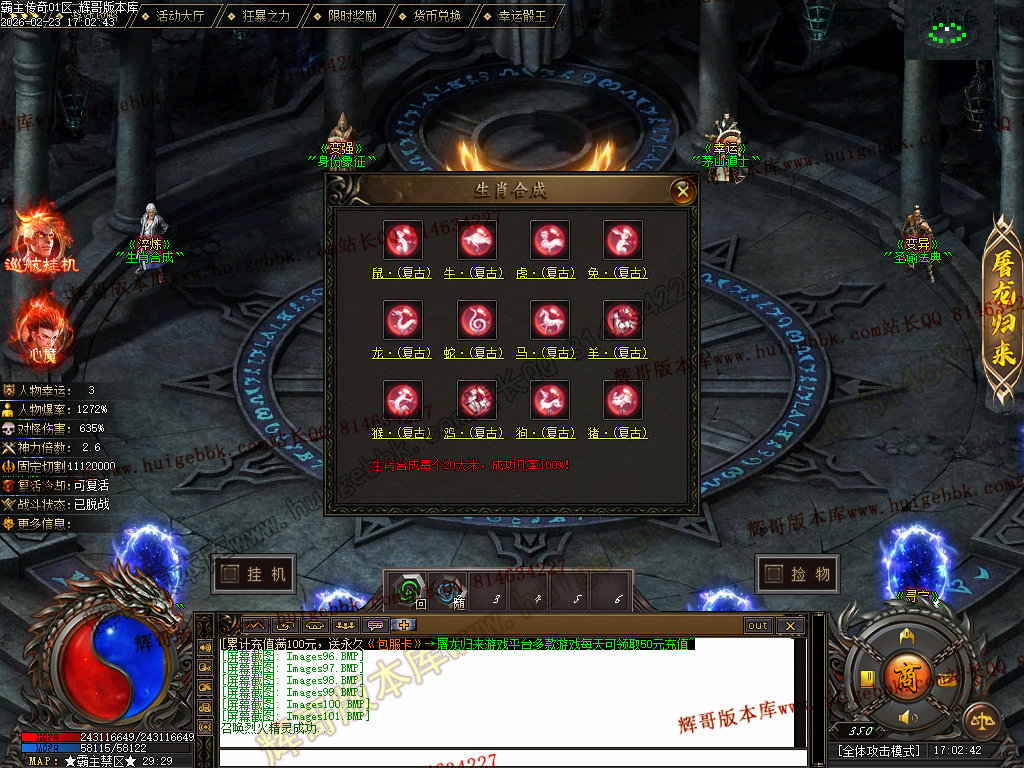Viewport: 1024px width, 768px height.
Task: Click the chat panel's out button
Action: tap(758, 626)
